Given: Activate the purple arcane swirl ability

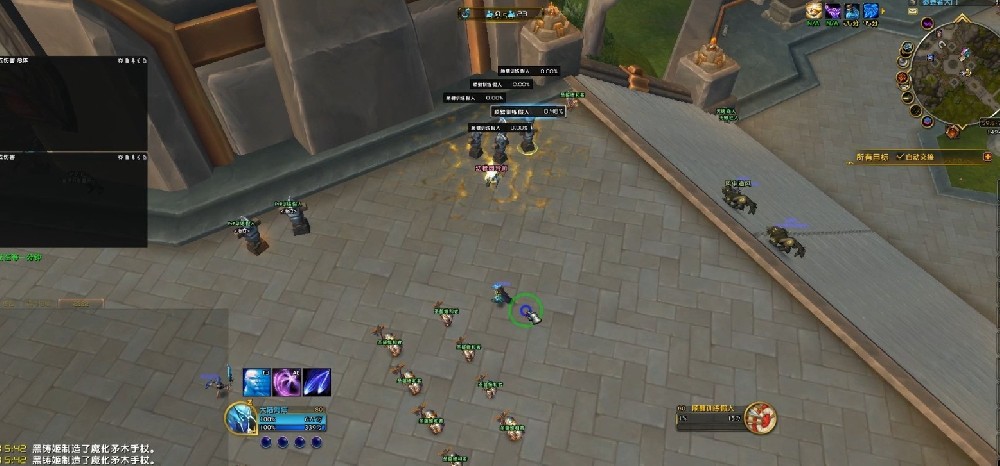Looking at the screenshot, I should [287, 382].
